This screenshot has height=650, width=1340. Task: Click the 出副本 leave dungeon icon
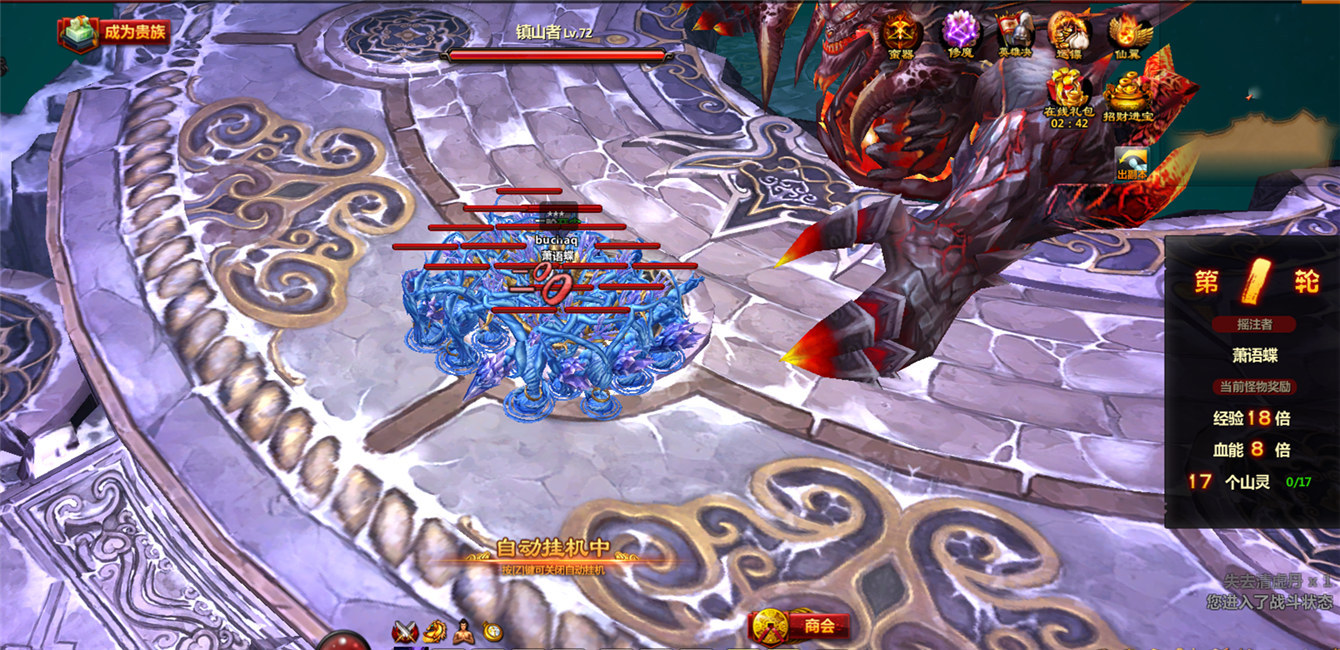(1132, 163)
